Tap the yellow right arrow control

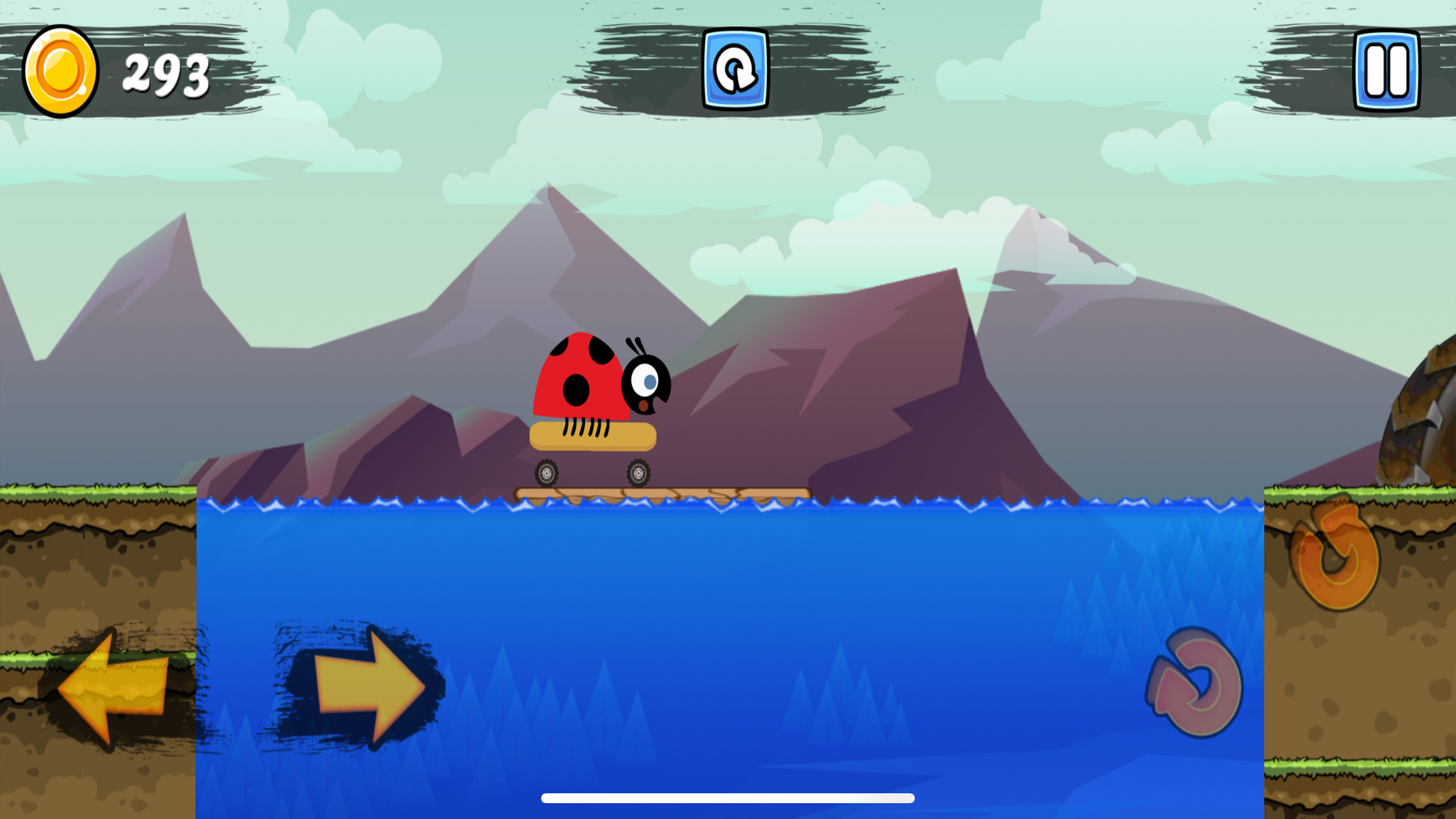click(368, 686)
